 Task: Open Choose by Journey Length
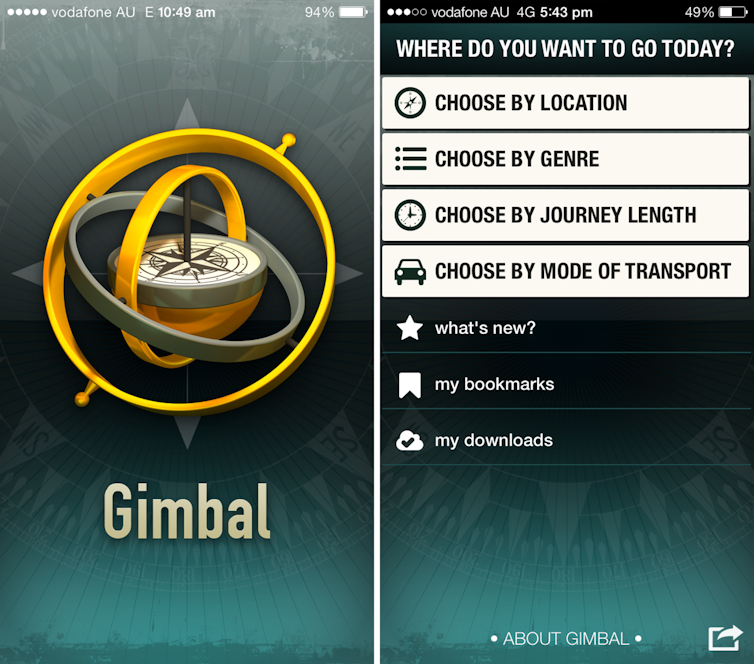coord(565,215)
